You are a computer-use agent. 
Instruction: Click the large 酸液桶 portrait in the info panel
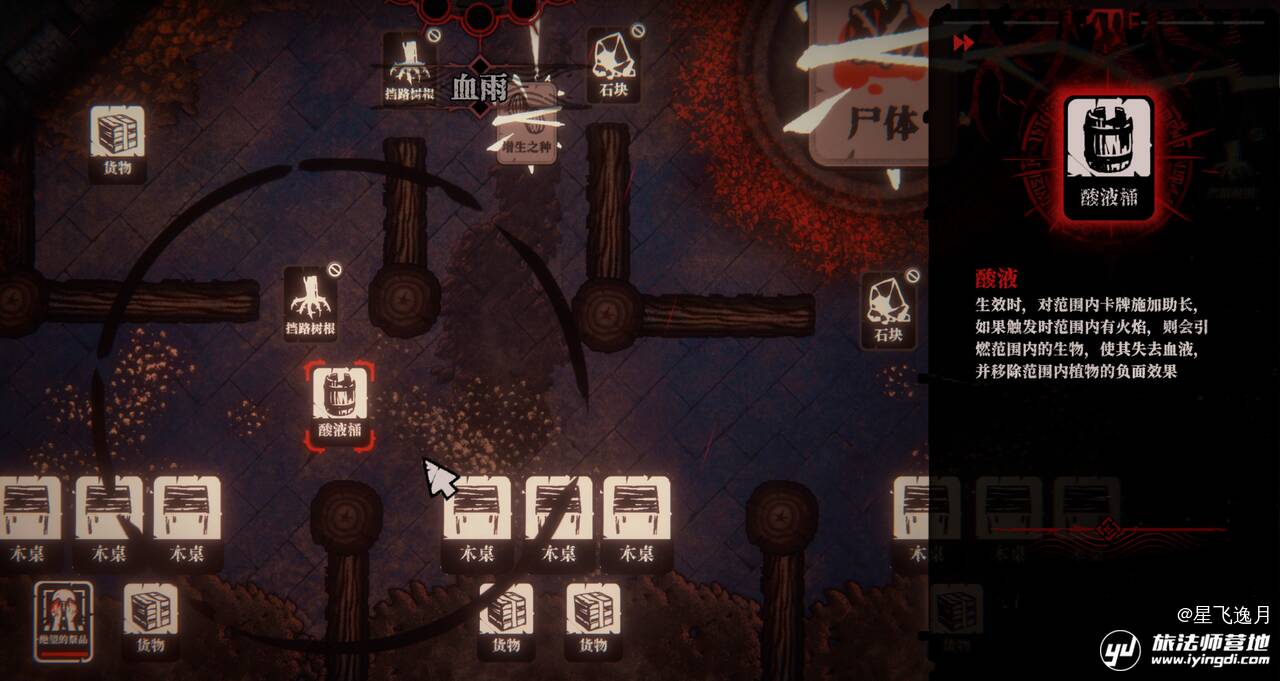tap(1108, 157)
